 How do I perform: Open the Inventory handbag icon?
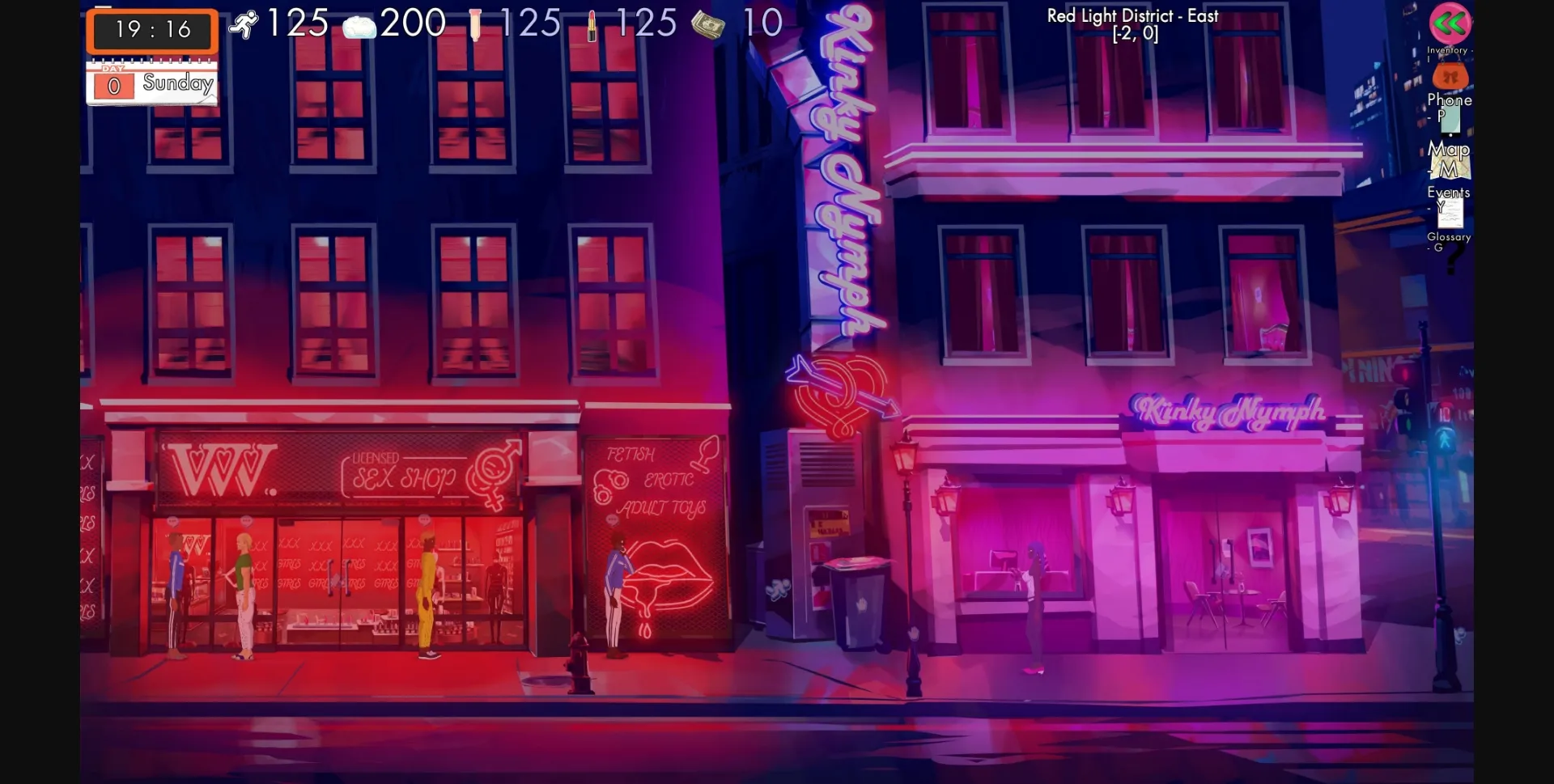coord(1450,77)
